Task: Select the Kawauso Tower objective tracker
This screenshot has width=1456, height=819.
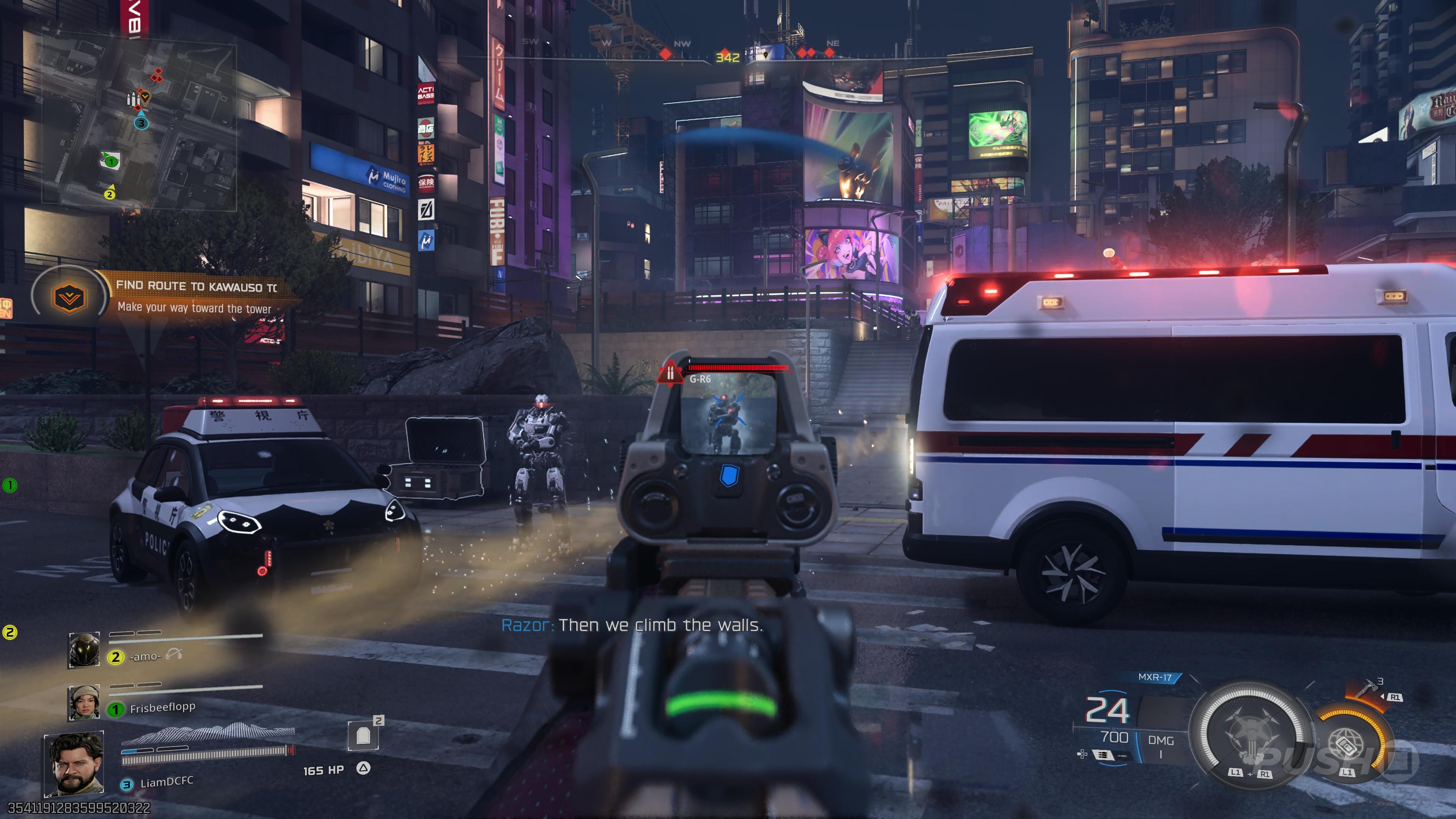Action: pos(69,298)
